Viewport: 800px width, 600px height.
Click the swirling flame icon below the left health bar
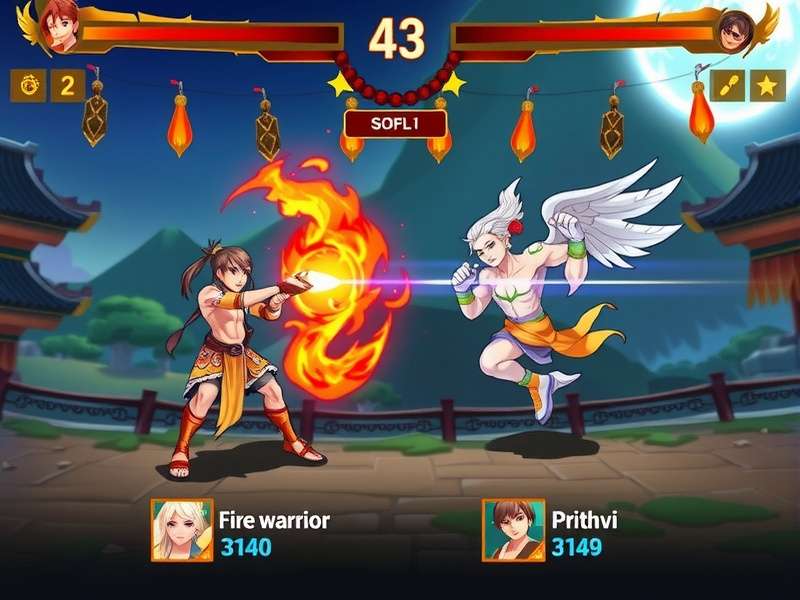(x=27, y=86)
